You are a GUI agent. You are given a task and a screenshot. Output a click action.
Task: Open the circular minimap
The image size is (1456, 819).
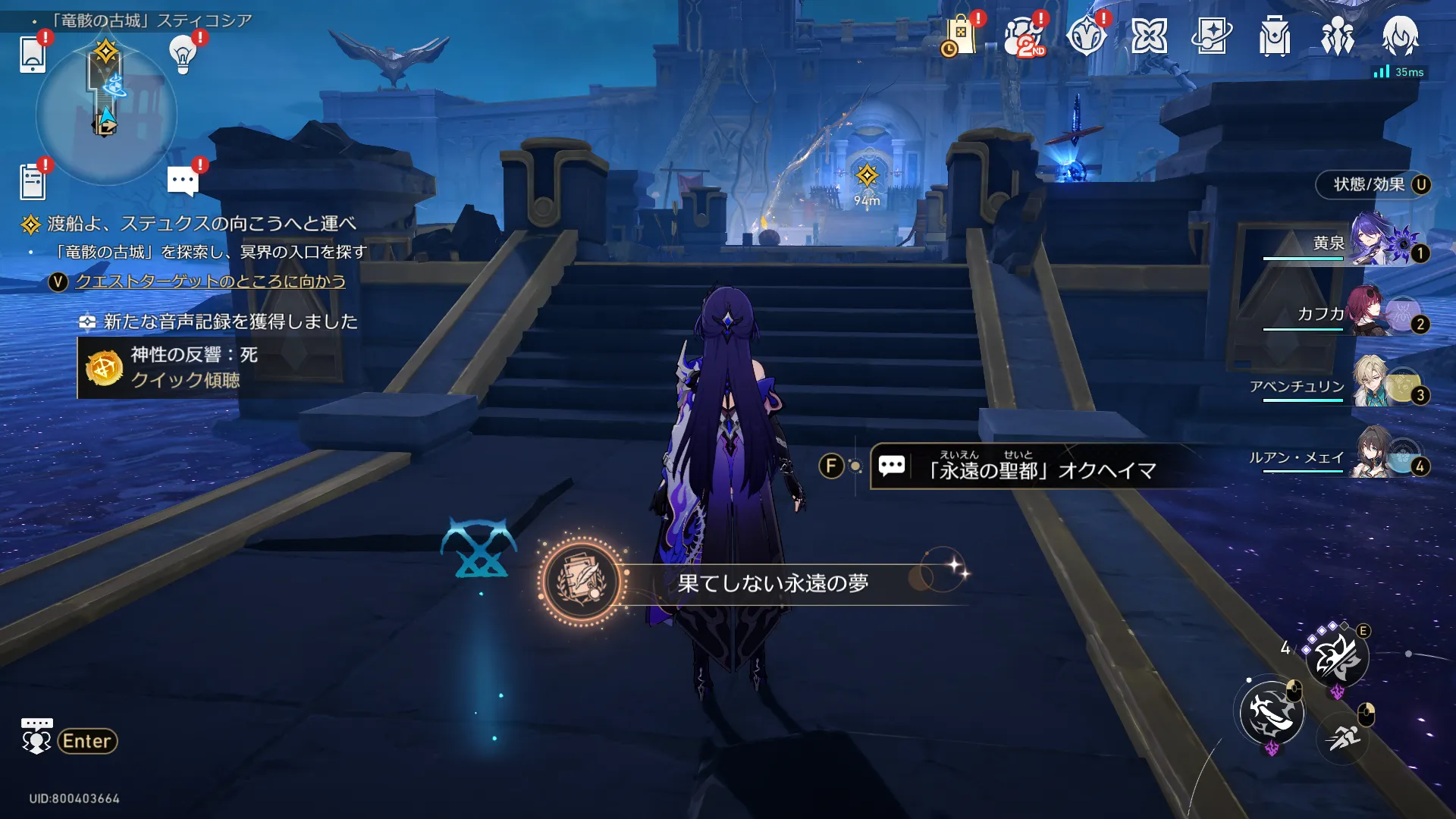106,115
